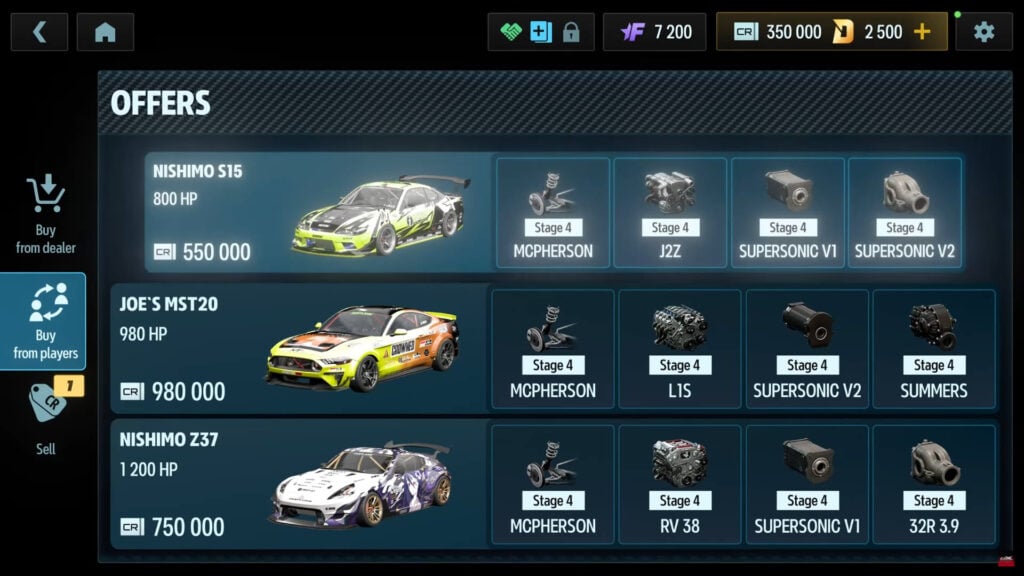
Task: View McPherson suspension on Nishimo Z37
Action: point(553,484)
